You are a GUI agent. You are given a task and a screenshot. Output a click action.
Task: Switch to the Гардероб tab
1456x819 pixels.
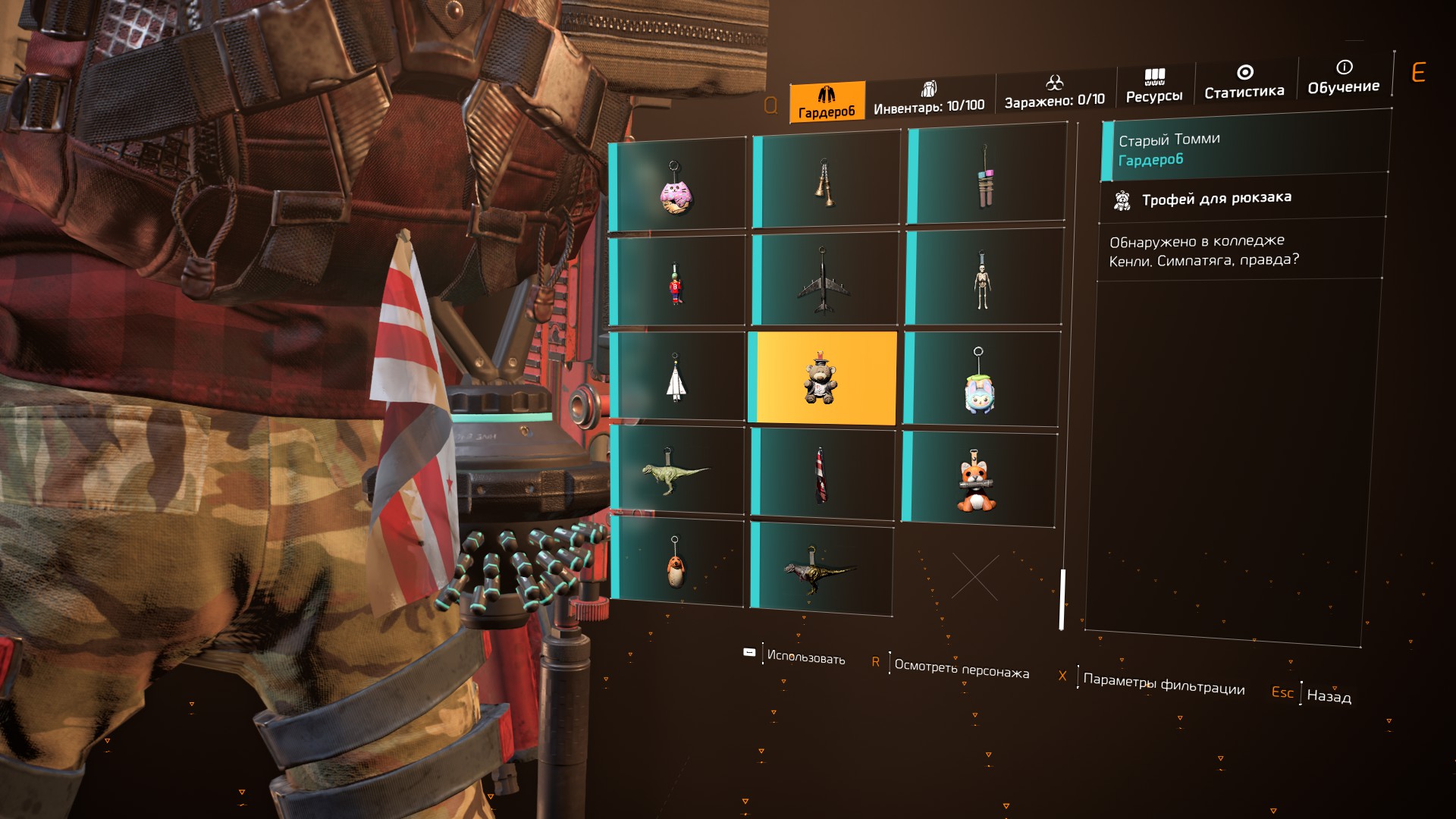coord(827,102)
